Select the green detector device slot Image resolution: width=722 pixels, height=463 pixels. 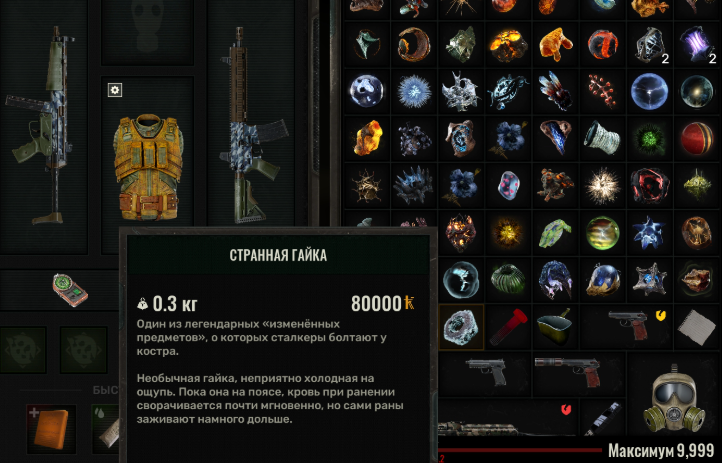click(x=70, y=292)
